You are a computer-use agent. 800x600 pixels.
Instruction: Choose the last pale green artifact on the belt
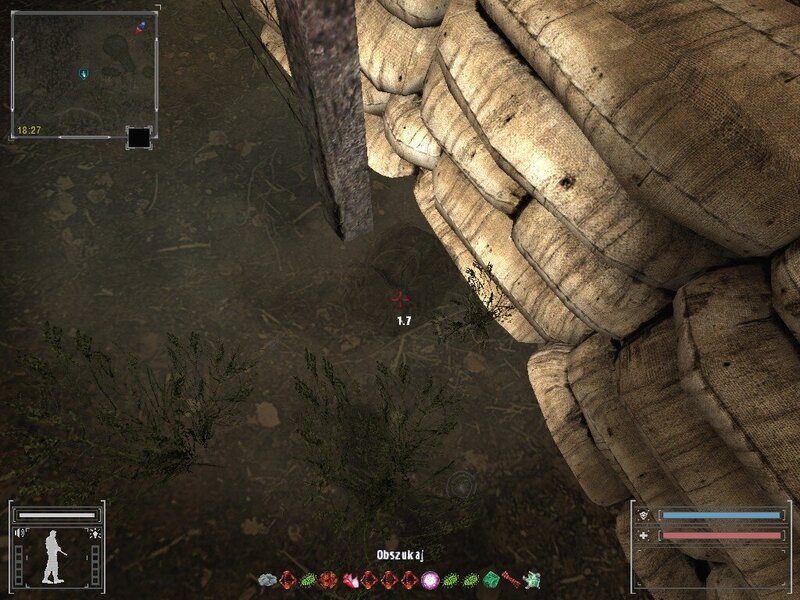coord(533,579)
